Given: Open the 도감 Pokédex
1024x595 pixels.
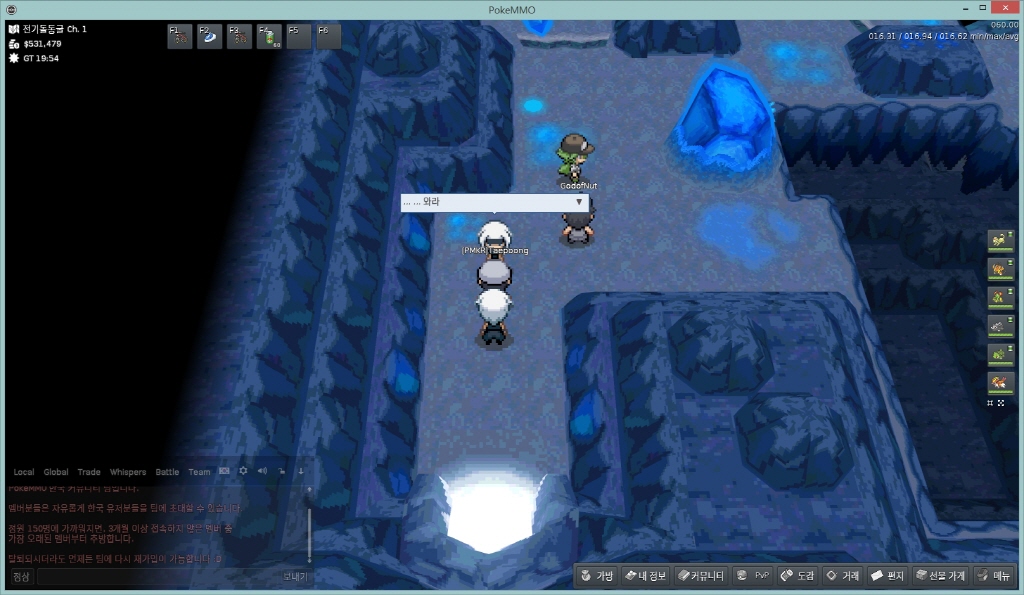Looking at the screenshot, I should 799,576.
